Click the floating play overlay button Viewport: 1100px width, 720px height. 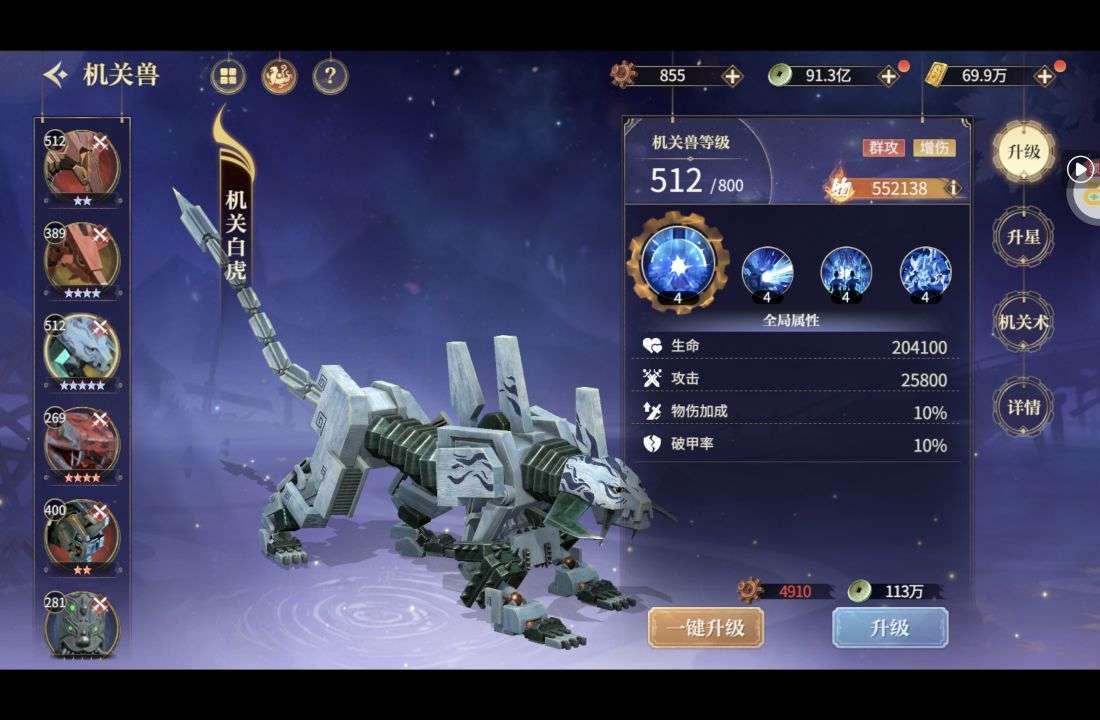[1080, 170]
